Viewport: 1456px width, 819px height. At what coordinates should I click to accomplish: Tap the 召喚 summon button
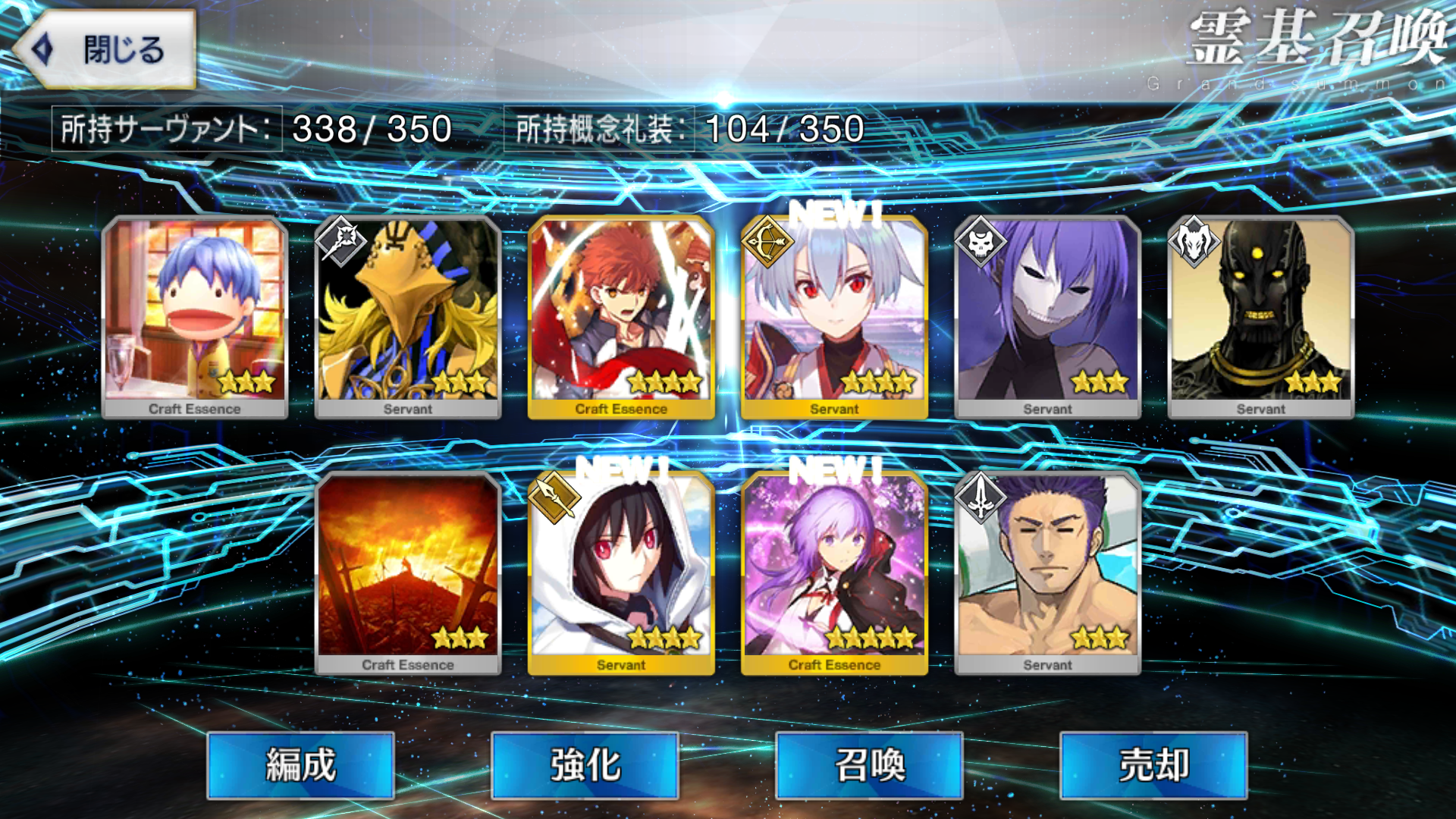coord(869,764)
